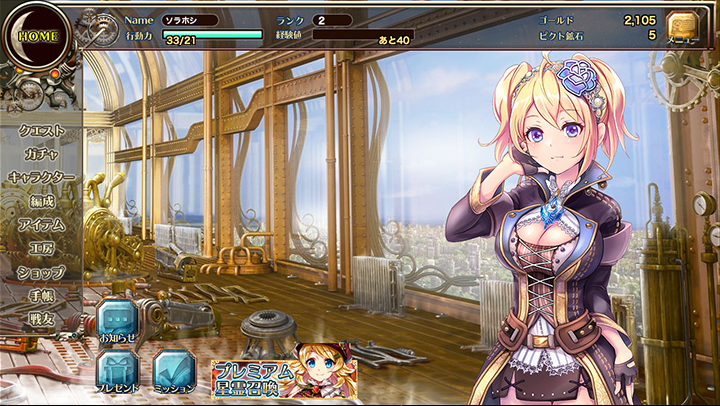Enter the 工房 (Workshop) menu
This screenshot has height=406, width=720.
(42, 248)
